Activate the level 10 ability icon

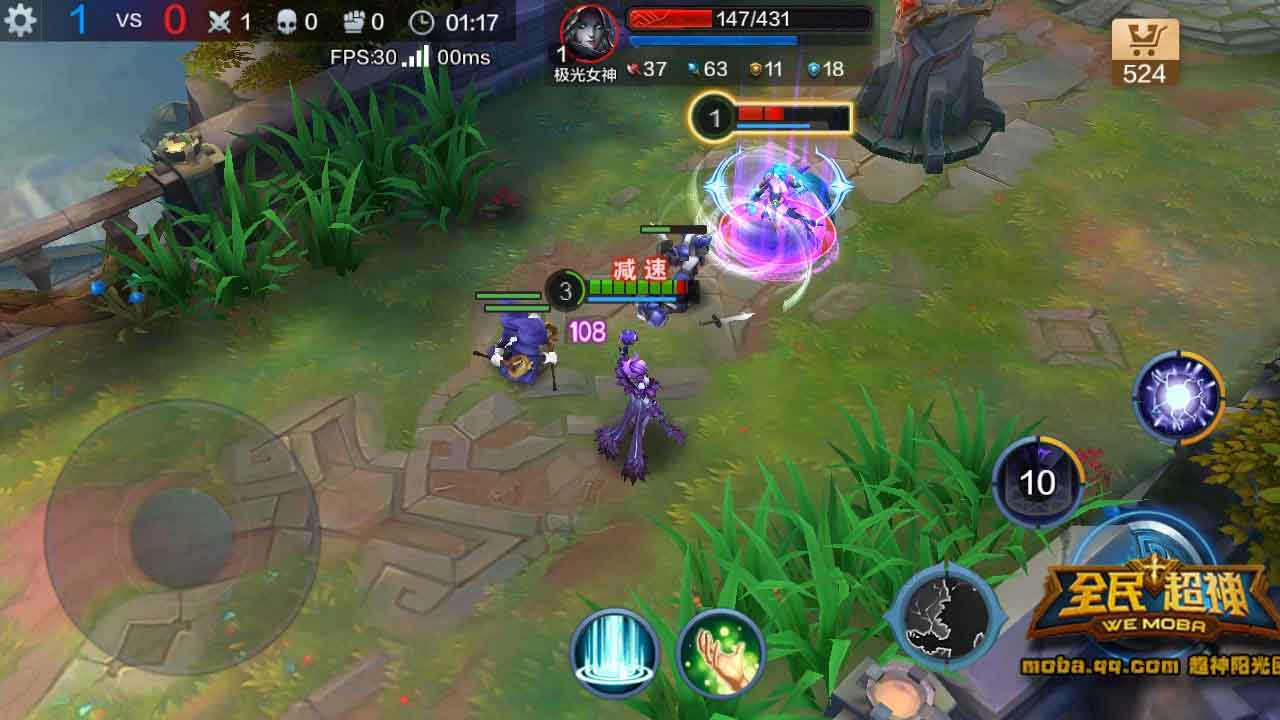click(x=1040, y=482)
